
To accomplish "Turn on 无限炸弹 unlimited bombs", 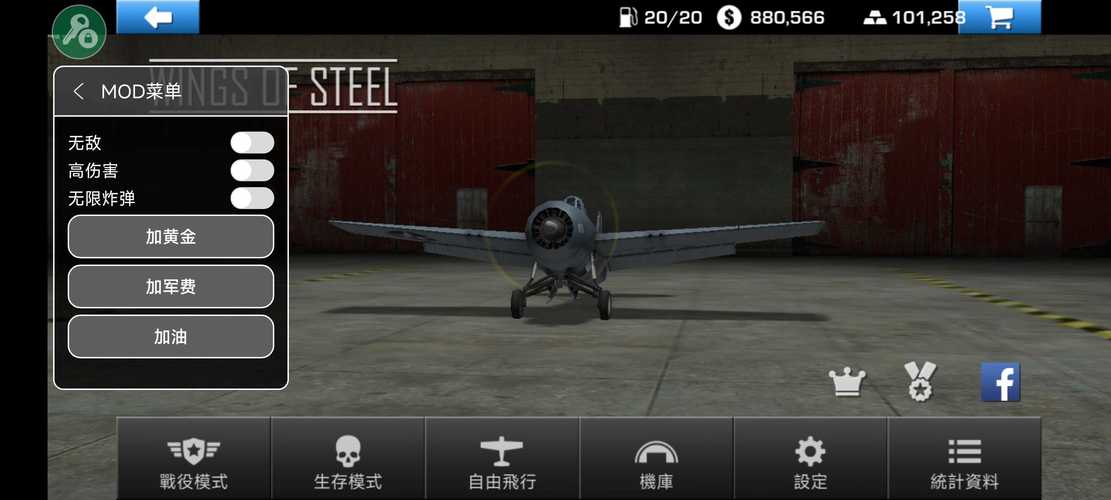I will [252, 198].
